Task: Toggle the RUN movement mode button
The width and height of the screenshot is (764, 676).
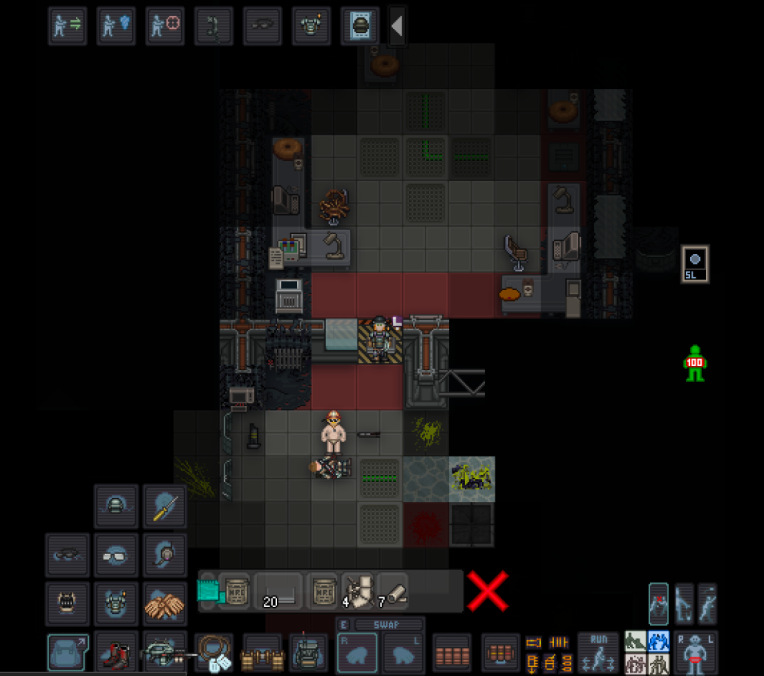Action: (x=598, y=653)
